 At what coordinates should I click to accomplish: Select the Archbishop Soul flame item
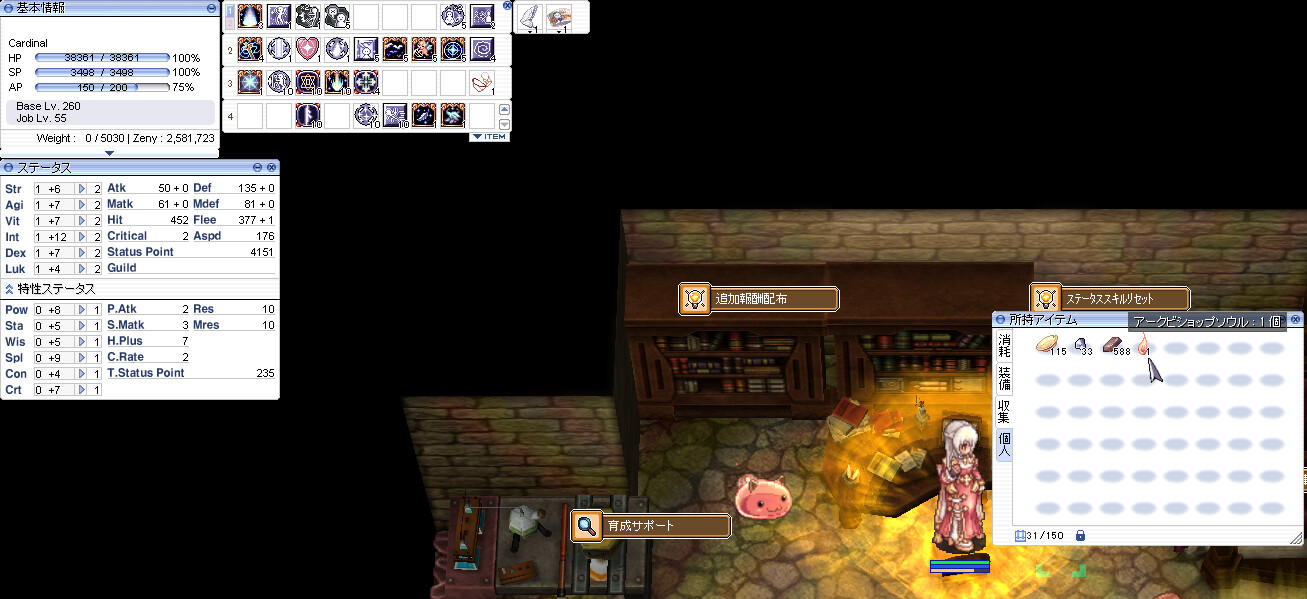1142,345
